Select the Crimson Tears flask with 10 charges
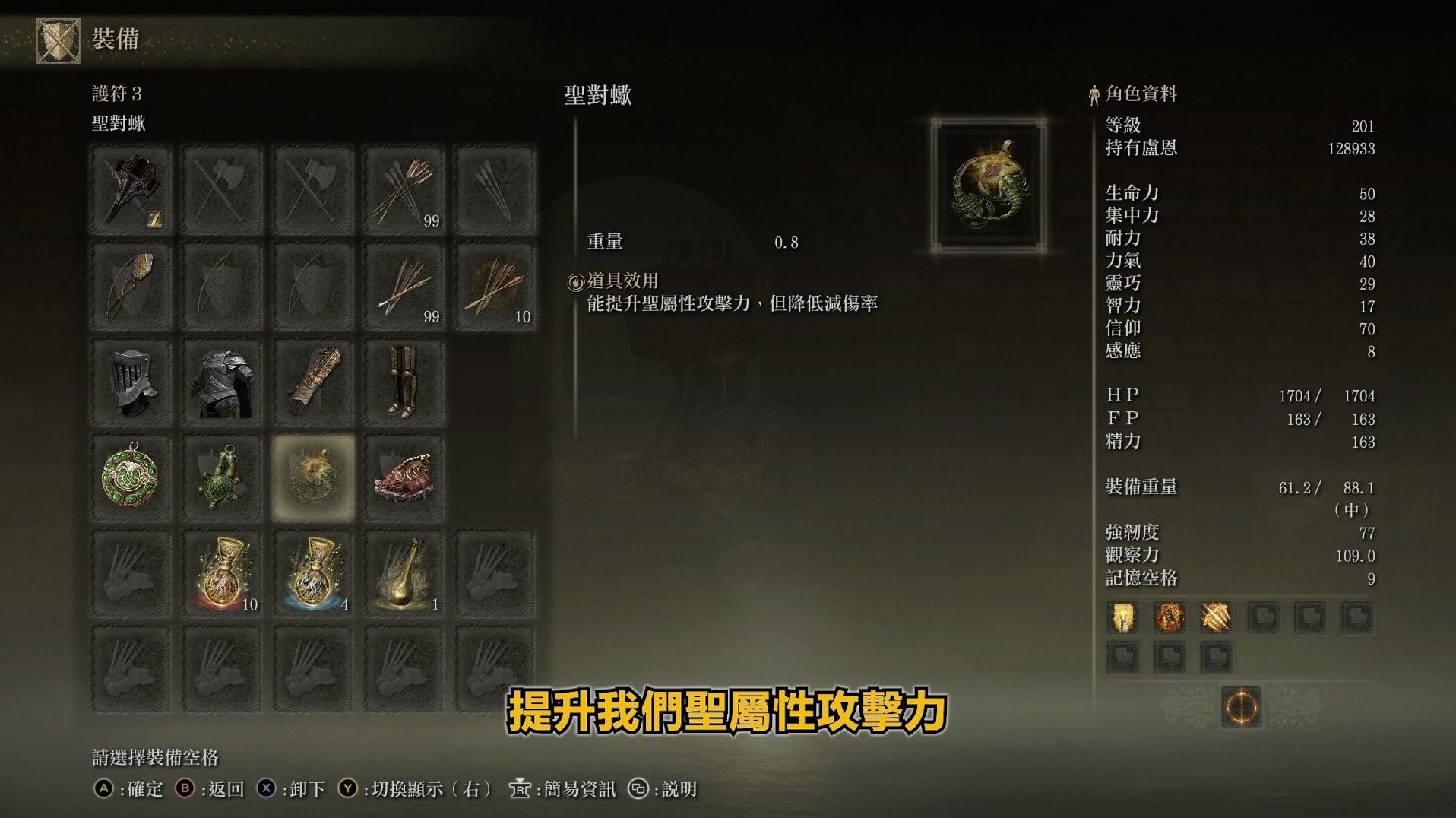Screen dimensions: 1456x818 click(222, 572)
